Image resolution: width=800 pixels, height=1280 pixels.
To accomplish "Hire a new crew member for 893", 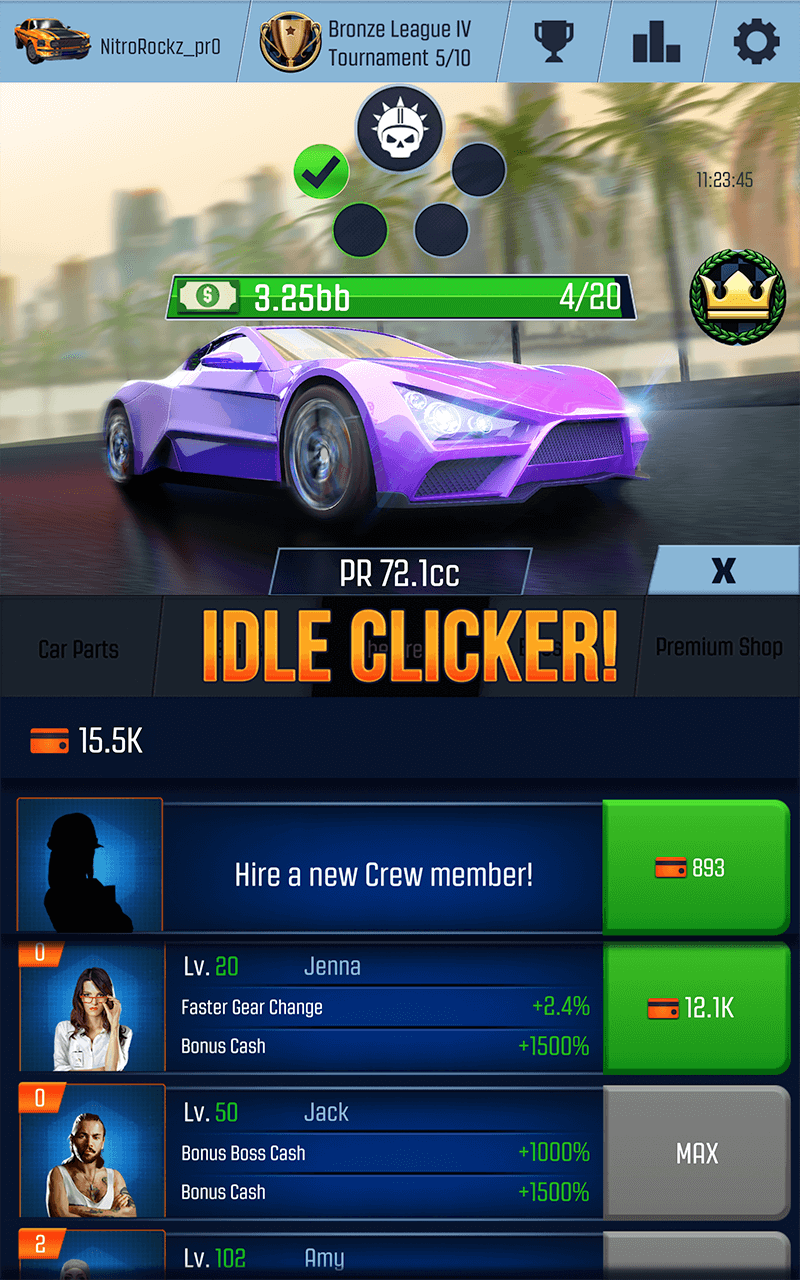I will 696,868.
